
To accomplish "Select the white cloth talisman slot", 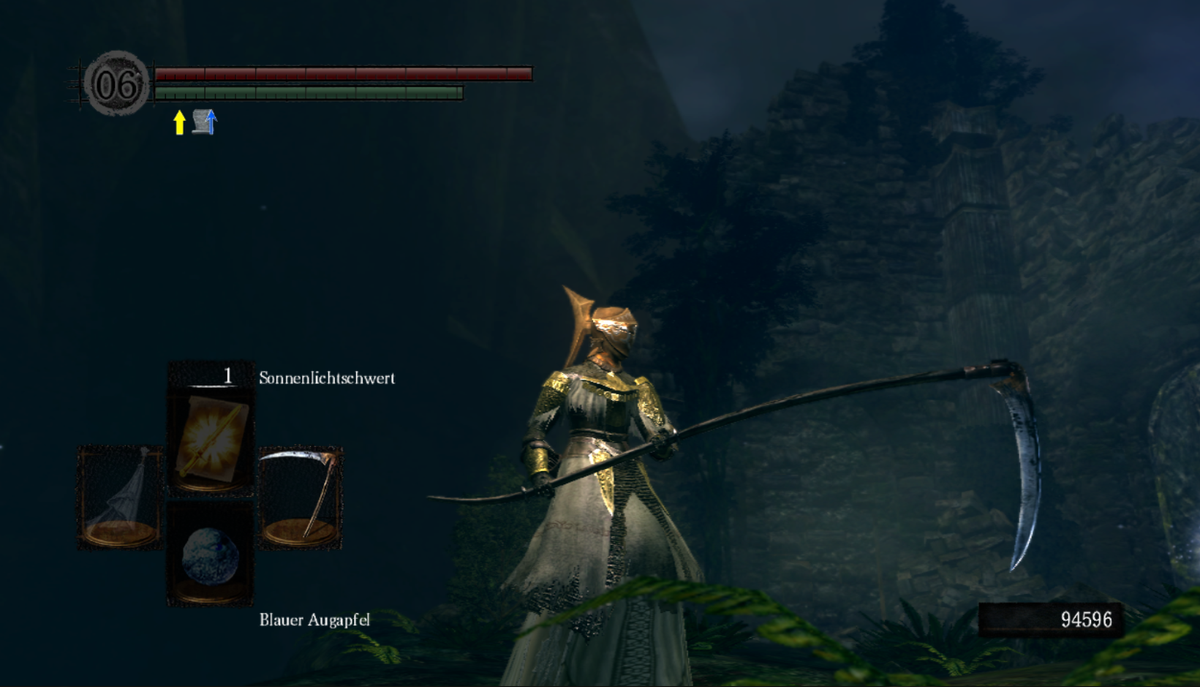I will click(120, 497).
